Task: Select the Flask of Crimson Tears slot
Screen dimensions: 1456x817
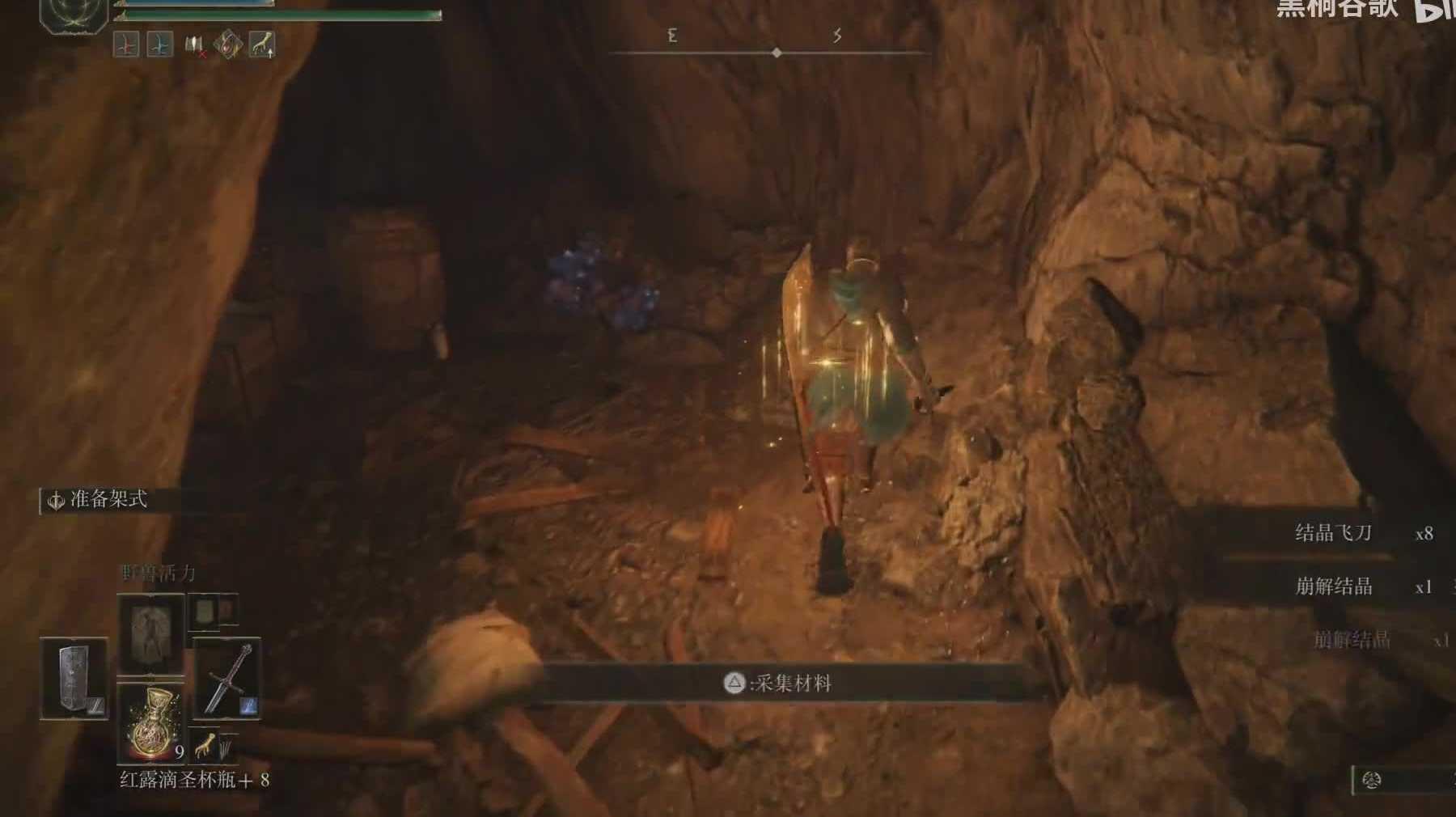Action: 151,723
